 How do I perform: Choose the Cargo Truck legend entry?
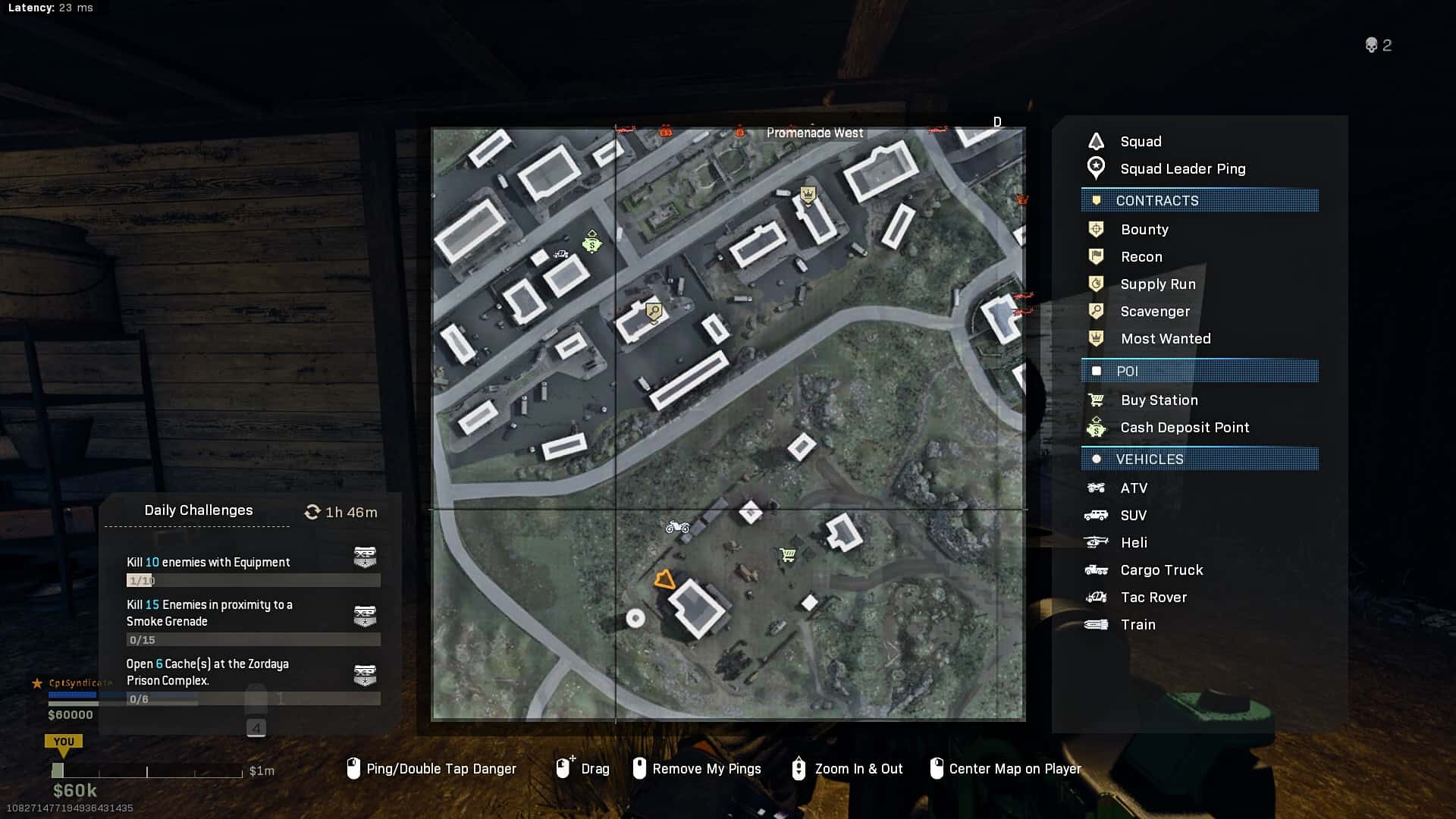coord(1161,570)
